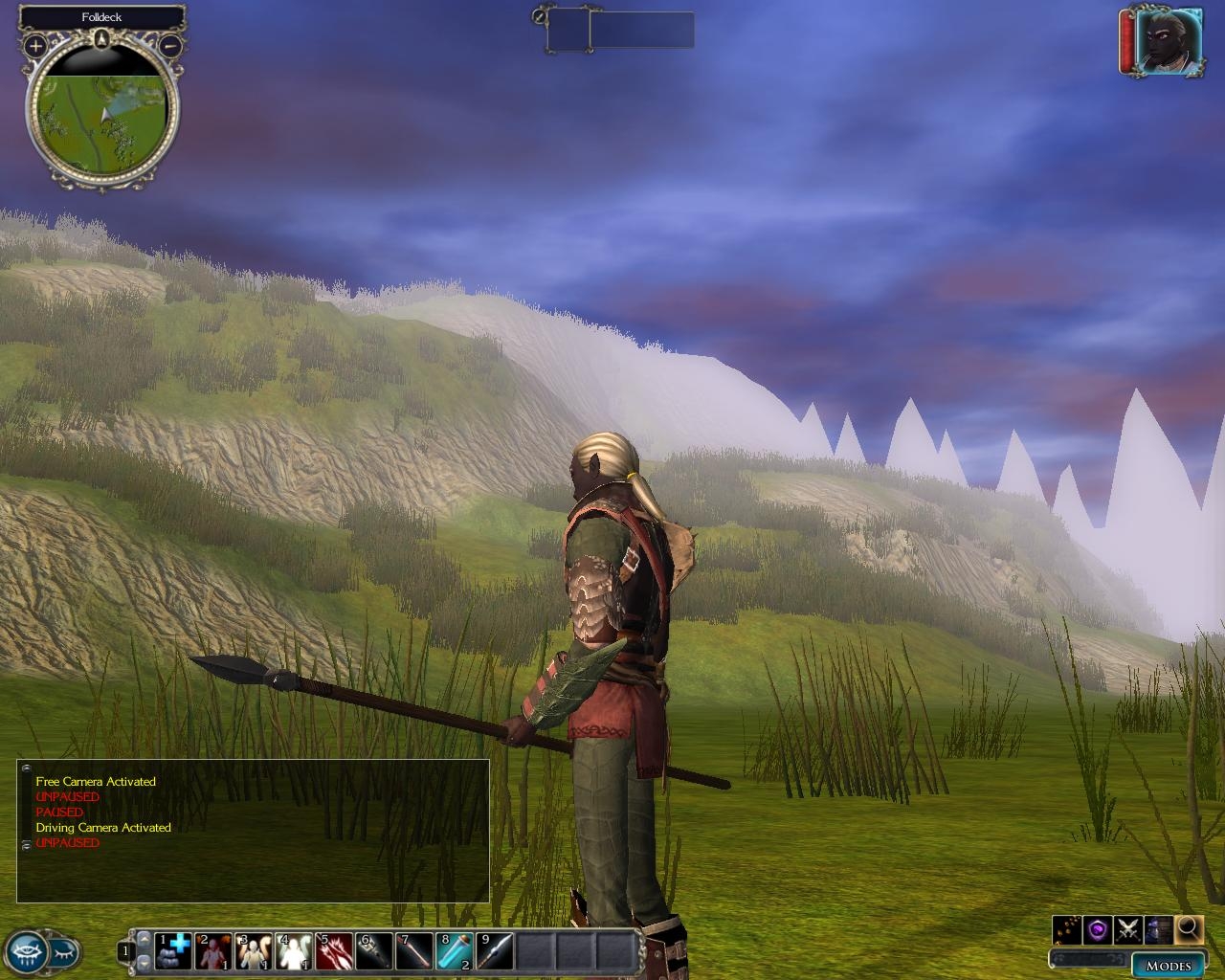Activate hotbar slot 5 multiple arrows ability
Screen dimensions: 1225x980
(x=335, y=951)
